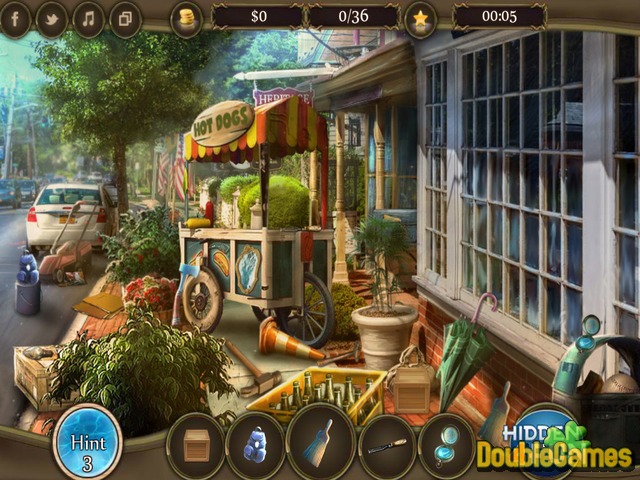The width and height of the screenshot is (640, 480).
Task: Select the gold star icon
Action: tap(420, 17)
